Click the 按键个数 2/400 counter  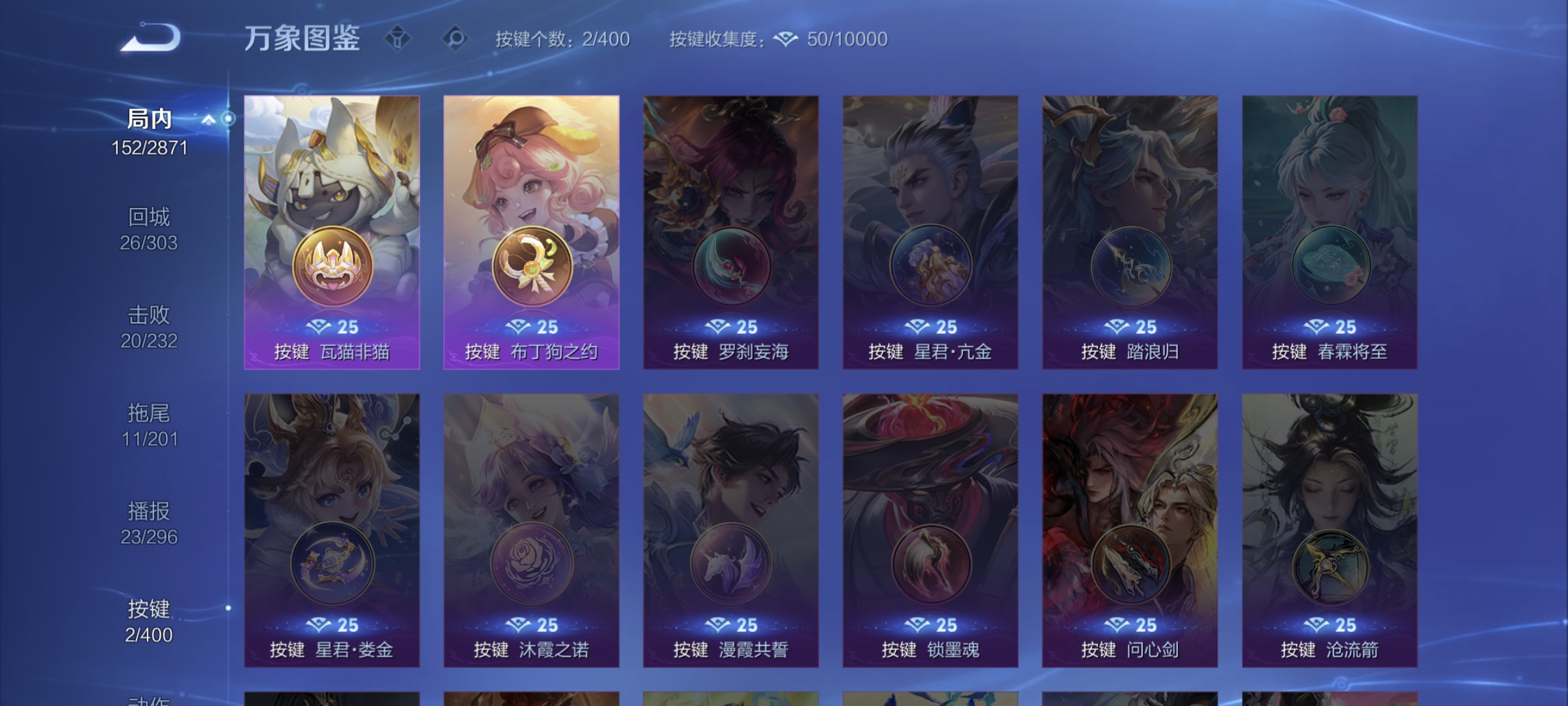pyautogui.click(x=560, y=40)
